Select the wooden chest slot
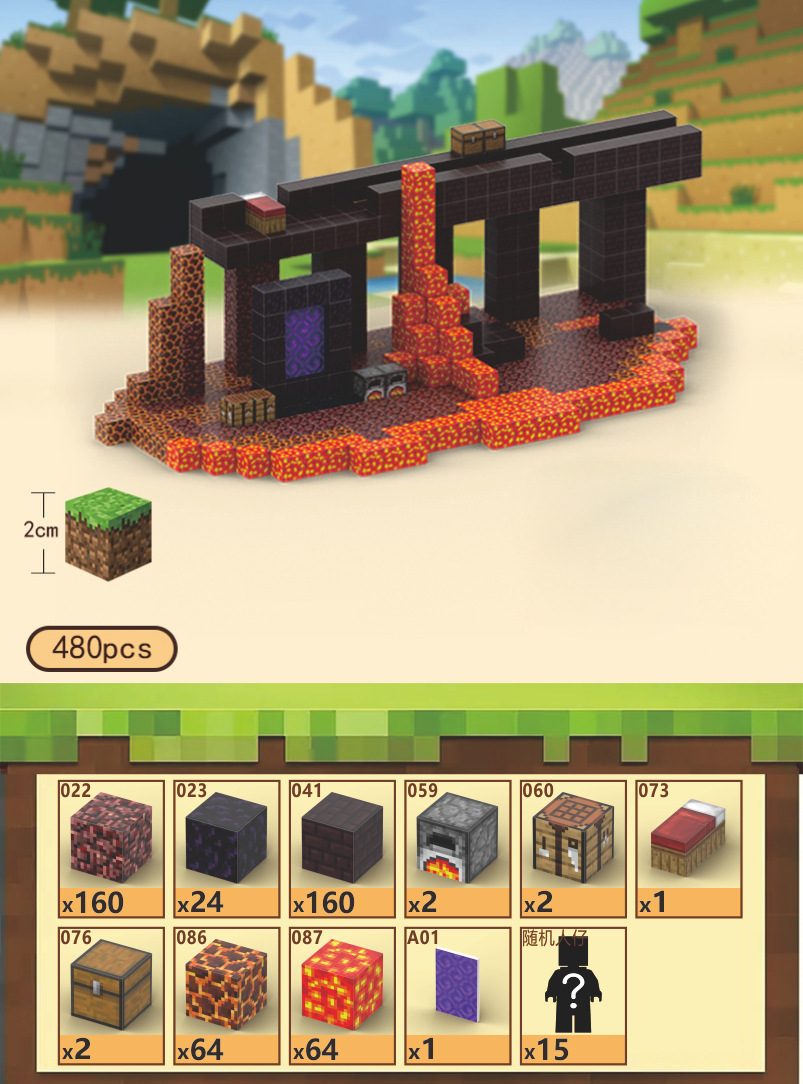This screenshot has width=803, height=1084. pyautogui.click(x=111, y=995)
